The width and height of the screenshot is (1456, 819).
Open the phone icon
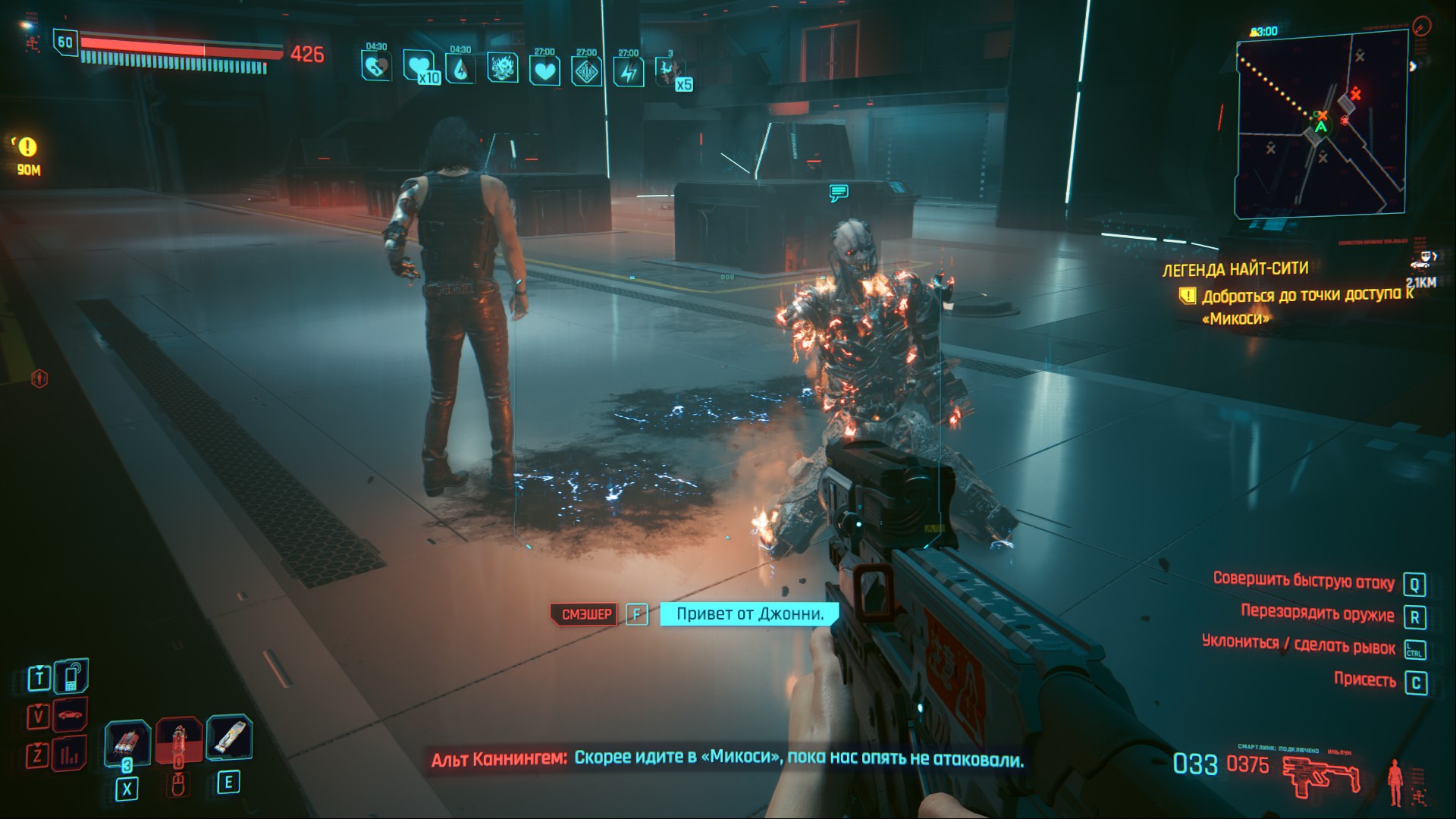pyautogui.click(x=71, y=675)
